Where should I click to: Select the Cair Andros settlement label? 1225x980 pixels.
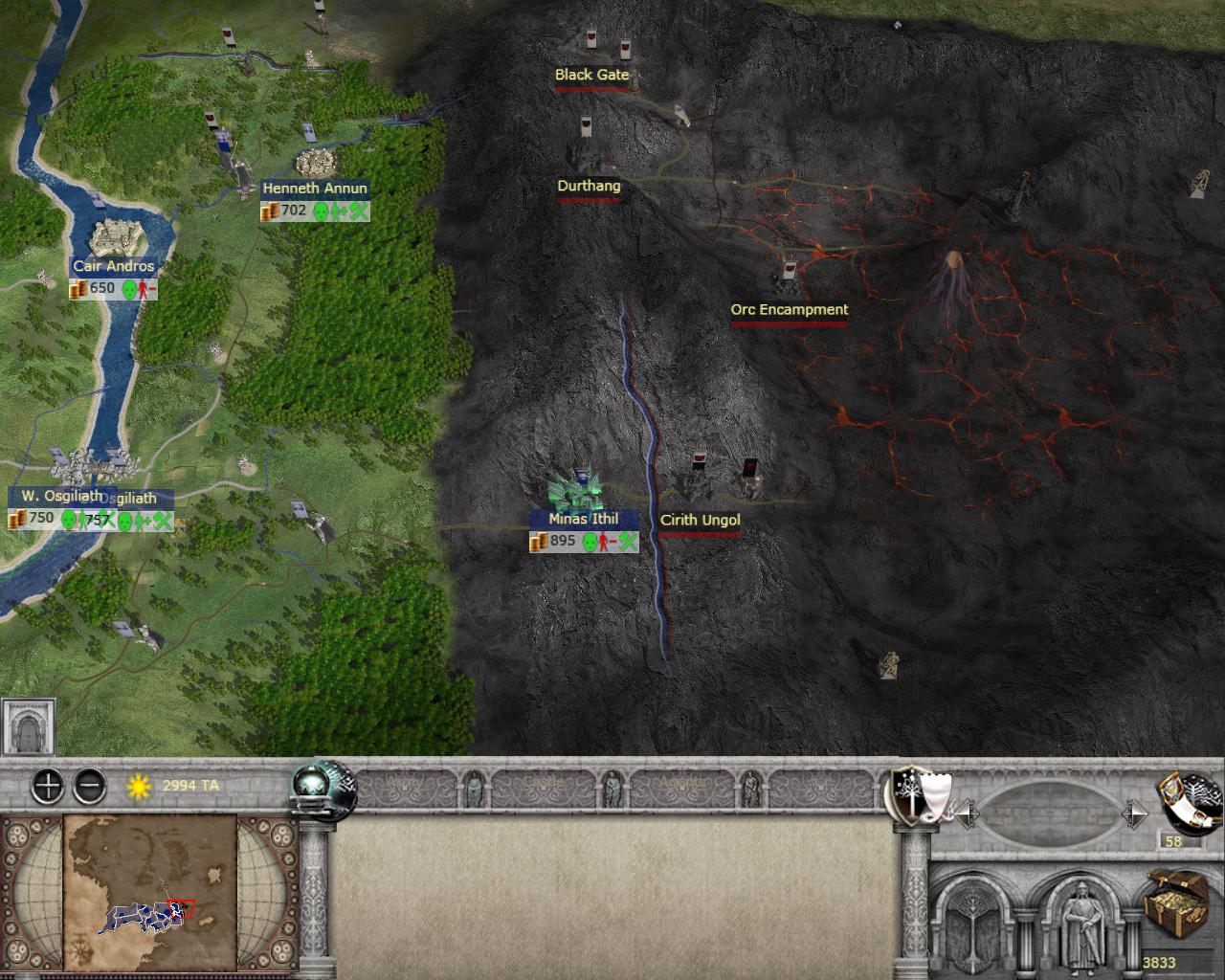(x=113, y=266)
